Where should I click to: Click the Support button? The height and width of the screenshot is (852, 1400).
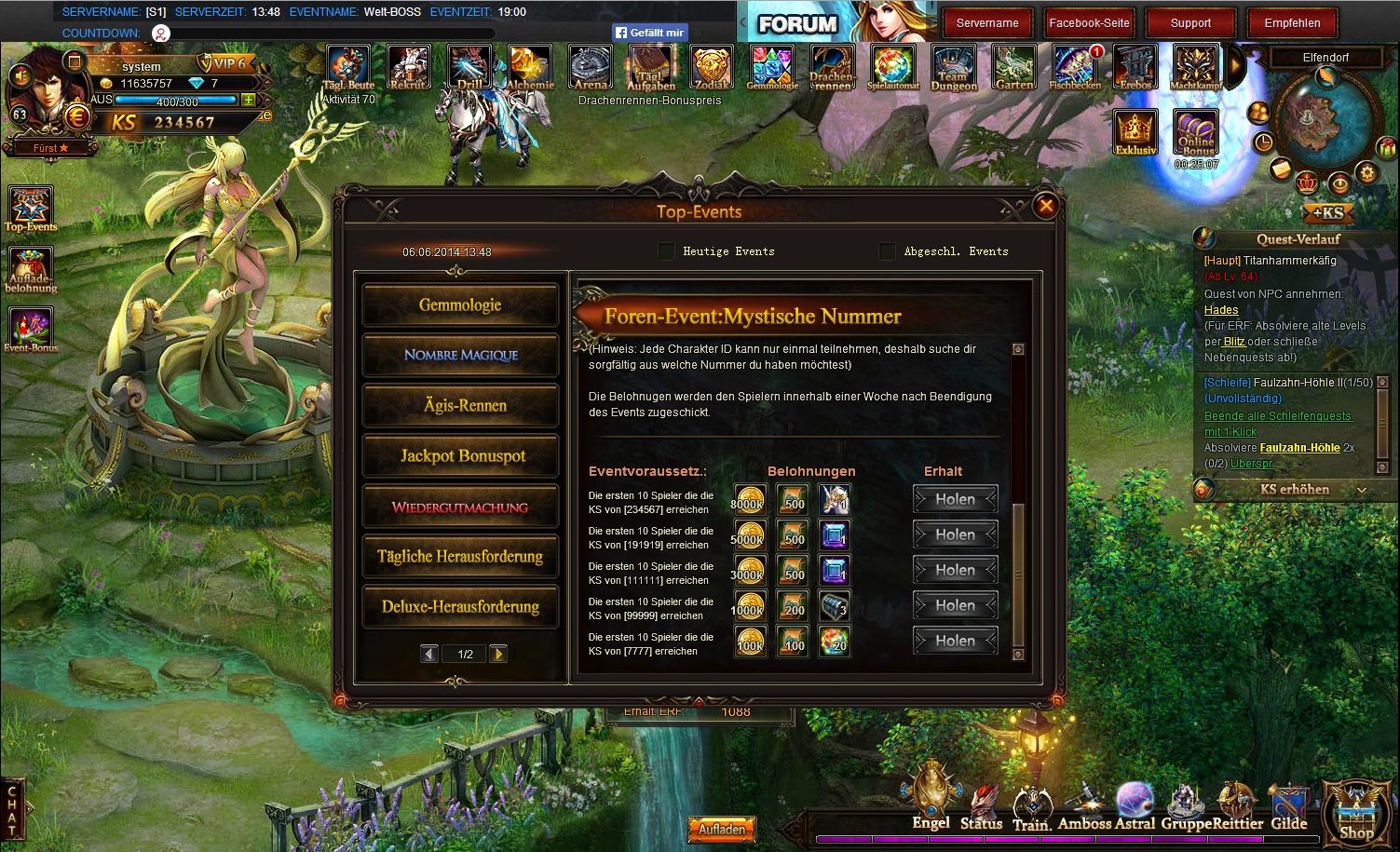tap(1190, 23)
